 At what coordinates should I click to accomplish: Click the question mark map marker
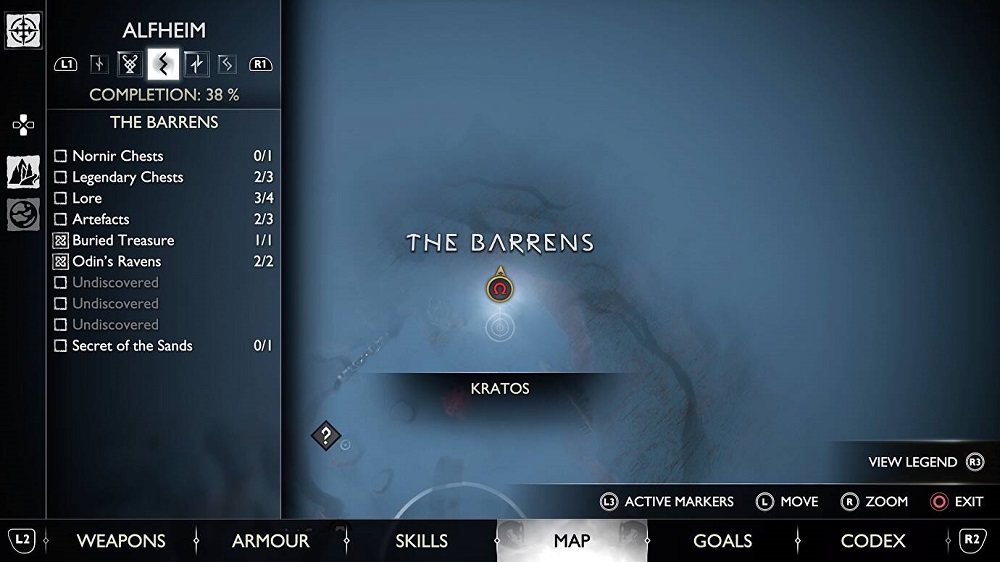[326, 435]
